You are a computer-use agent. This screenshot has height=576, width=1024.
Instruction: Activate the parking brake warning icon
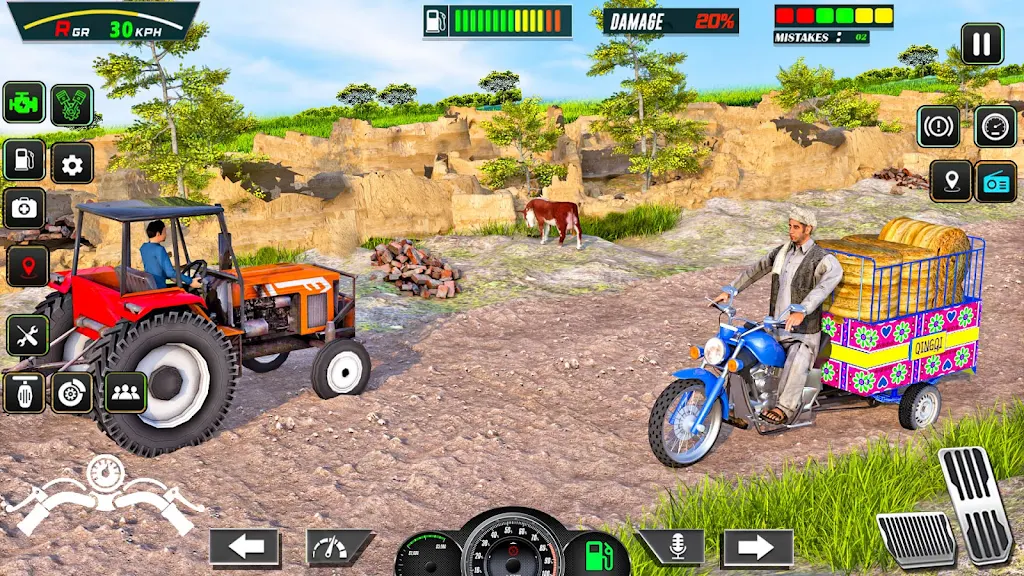[938, 127]
